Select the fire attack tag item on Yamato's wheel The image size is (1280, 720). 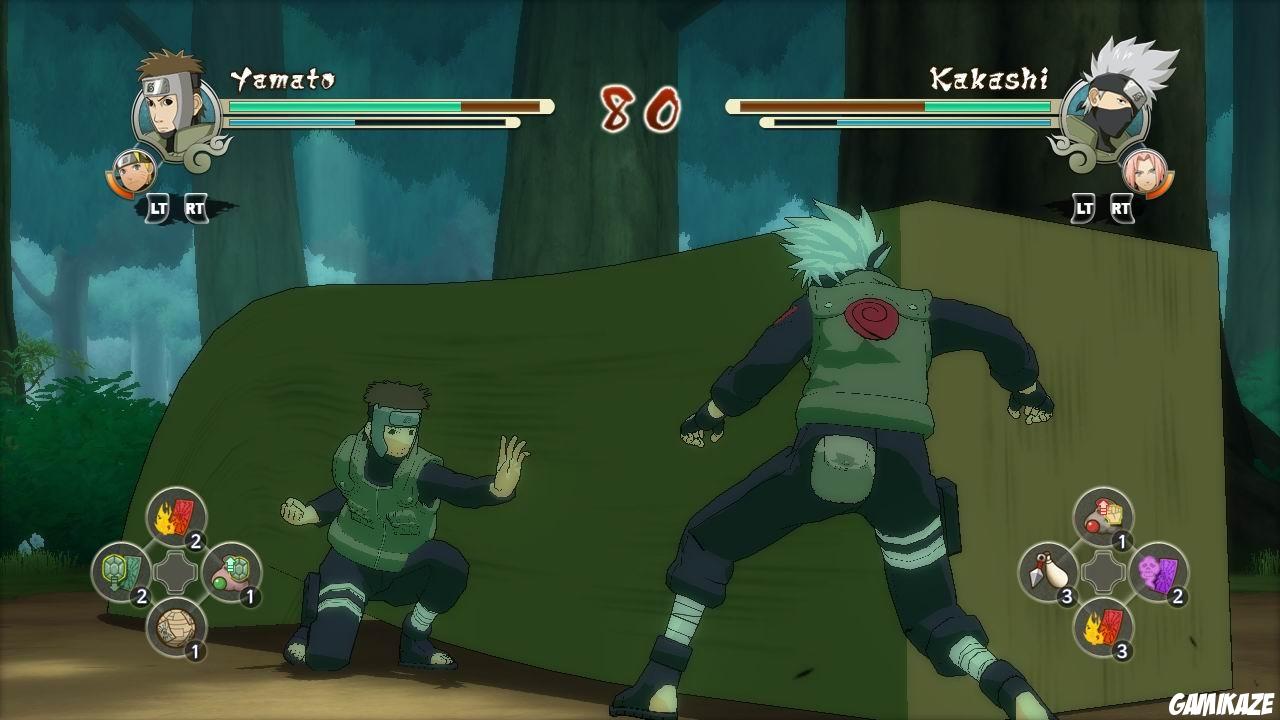(178, 514)
